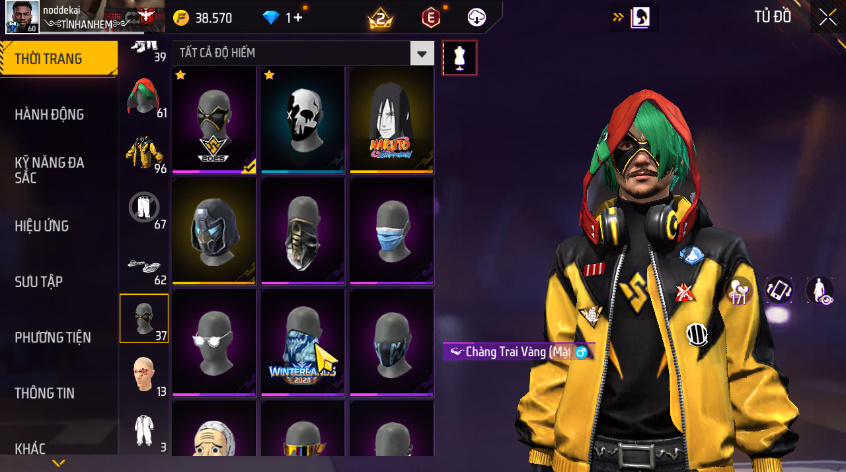Equip the blue surgical face mask
The width and height of the screenshot is (846, 472).
coord(391,231)
